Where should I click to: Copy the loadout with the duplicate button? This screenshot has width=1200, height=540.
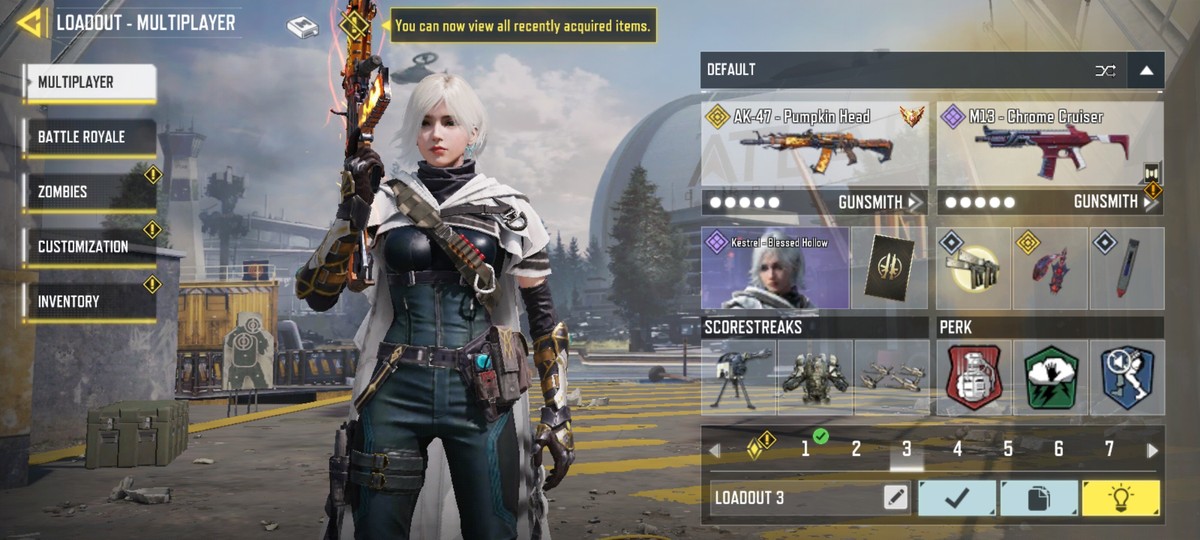[x=1039, y=497]
